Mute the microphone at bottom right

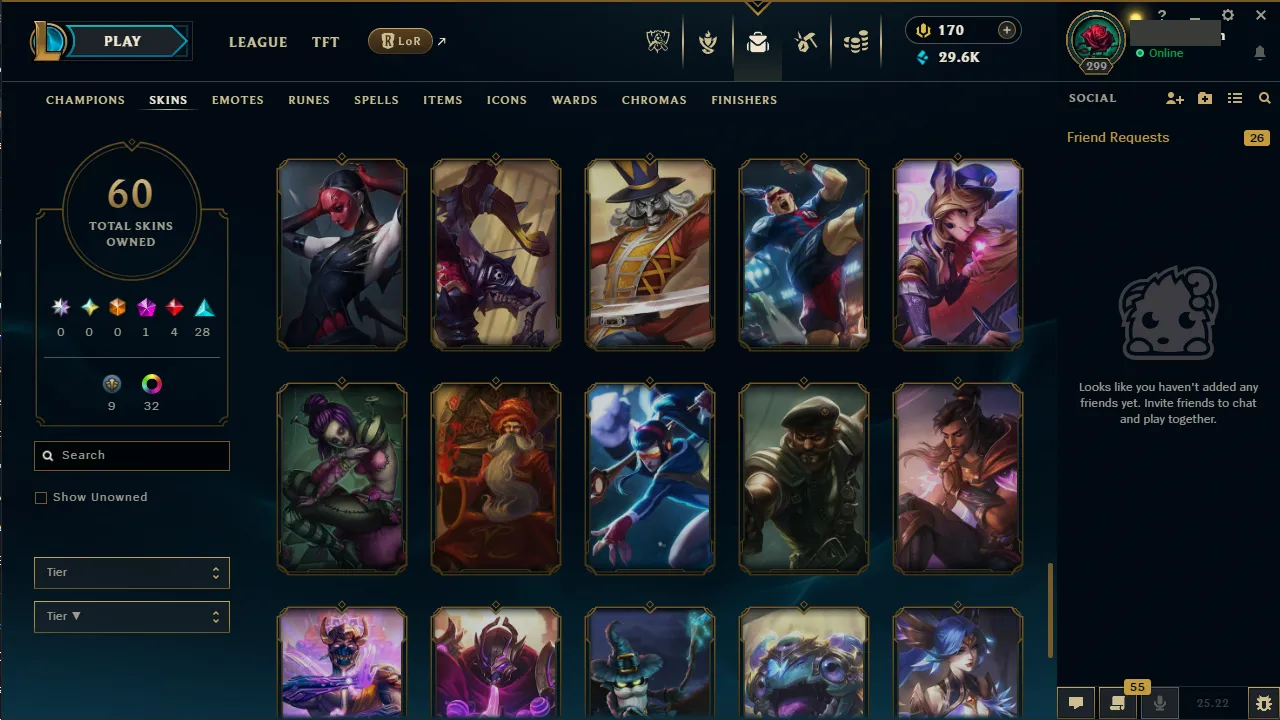(1159, 702)
